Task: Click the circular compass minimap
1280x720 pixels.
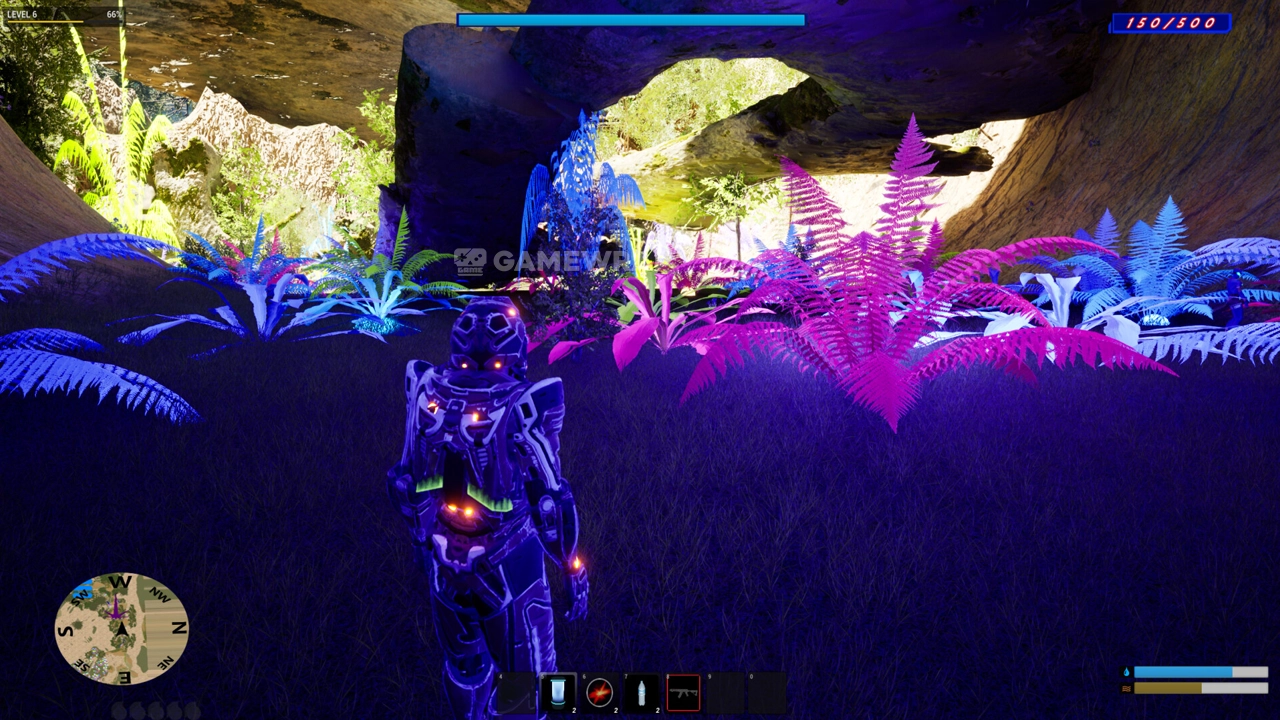Action: click(121, 628)
